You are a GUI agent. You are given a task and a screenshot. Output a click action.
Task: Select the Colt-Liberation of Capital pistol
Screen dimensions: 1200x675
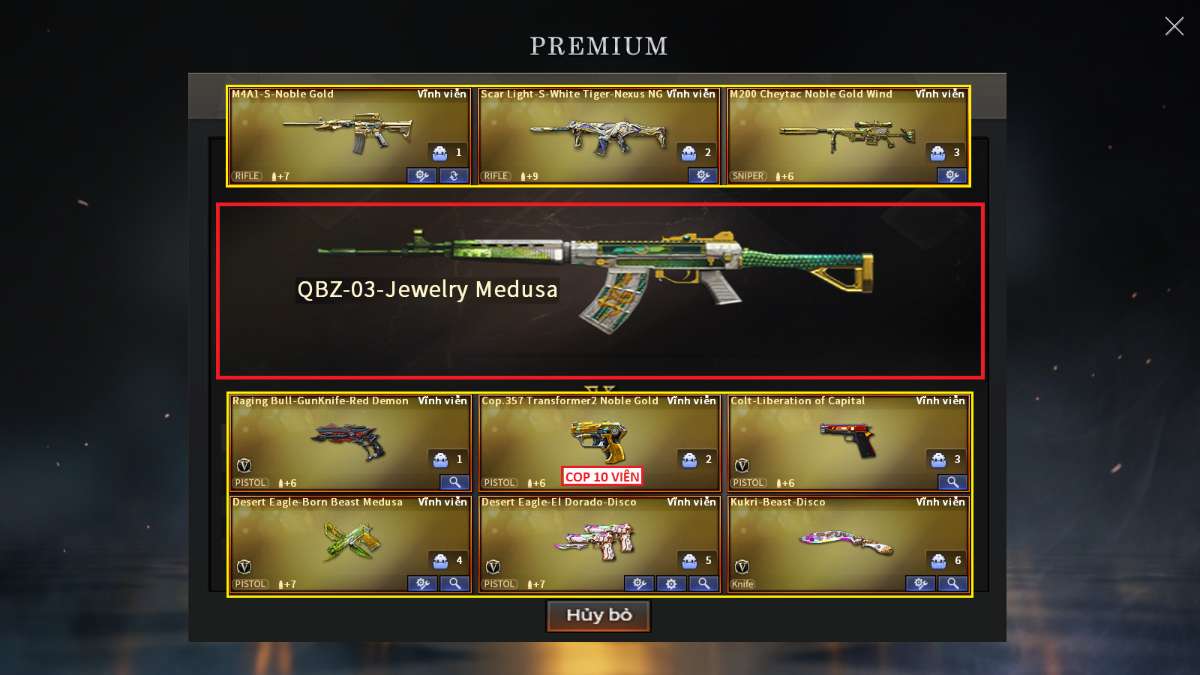(847, 441)
